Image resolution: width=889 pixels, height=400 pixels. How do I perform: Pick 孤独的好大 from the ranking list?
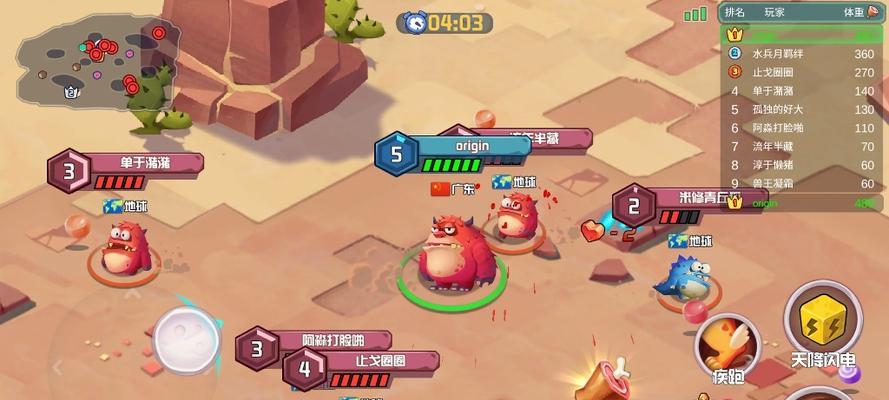pyautogui.click(x=800, y=109)
